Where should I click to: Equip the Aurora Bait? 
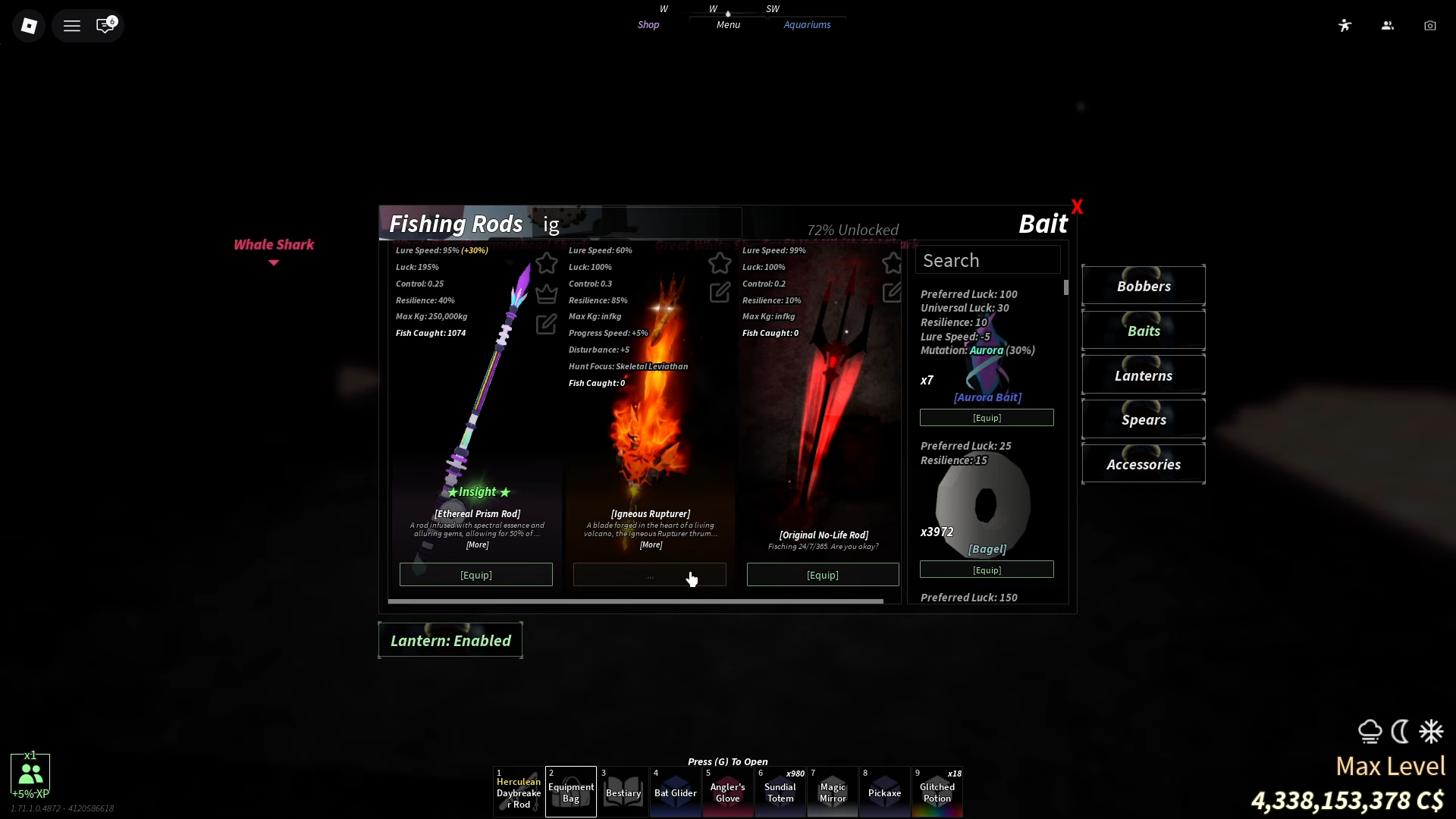point(987,418)
